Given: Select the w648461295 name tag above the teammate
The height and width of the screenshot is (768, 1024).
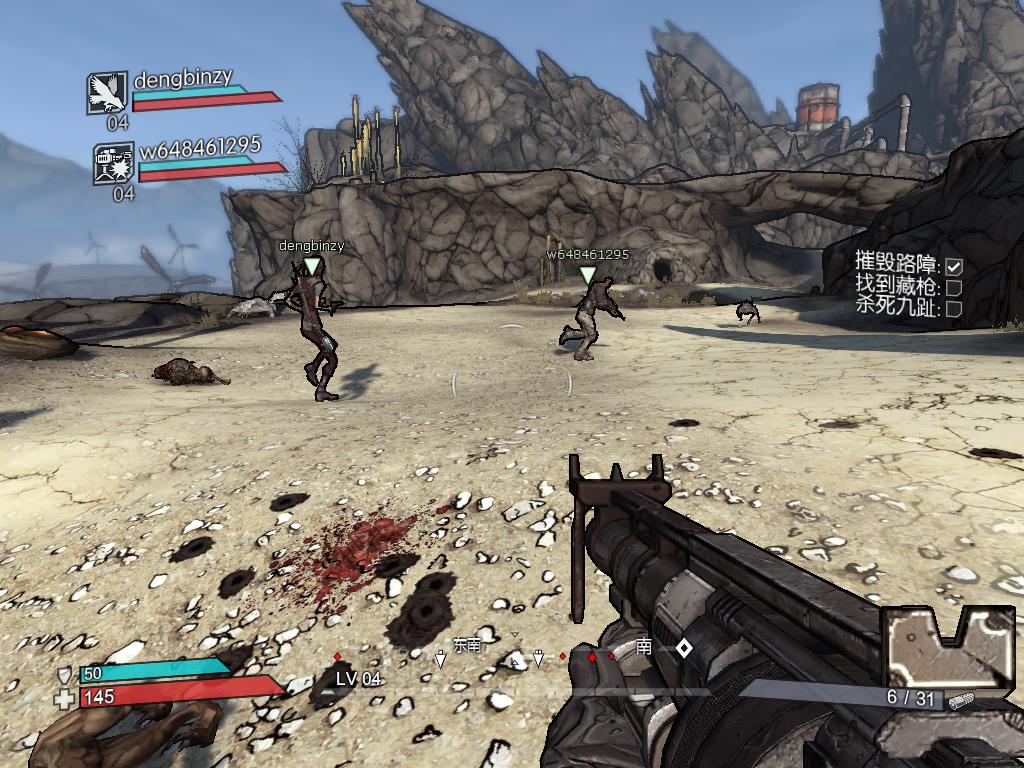Looking at the screenshot, I should click(x=588, y=255).
